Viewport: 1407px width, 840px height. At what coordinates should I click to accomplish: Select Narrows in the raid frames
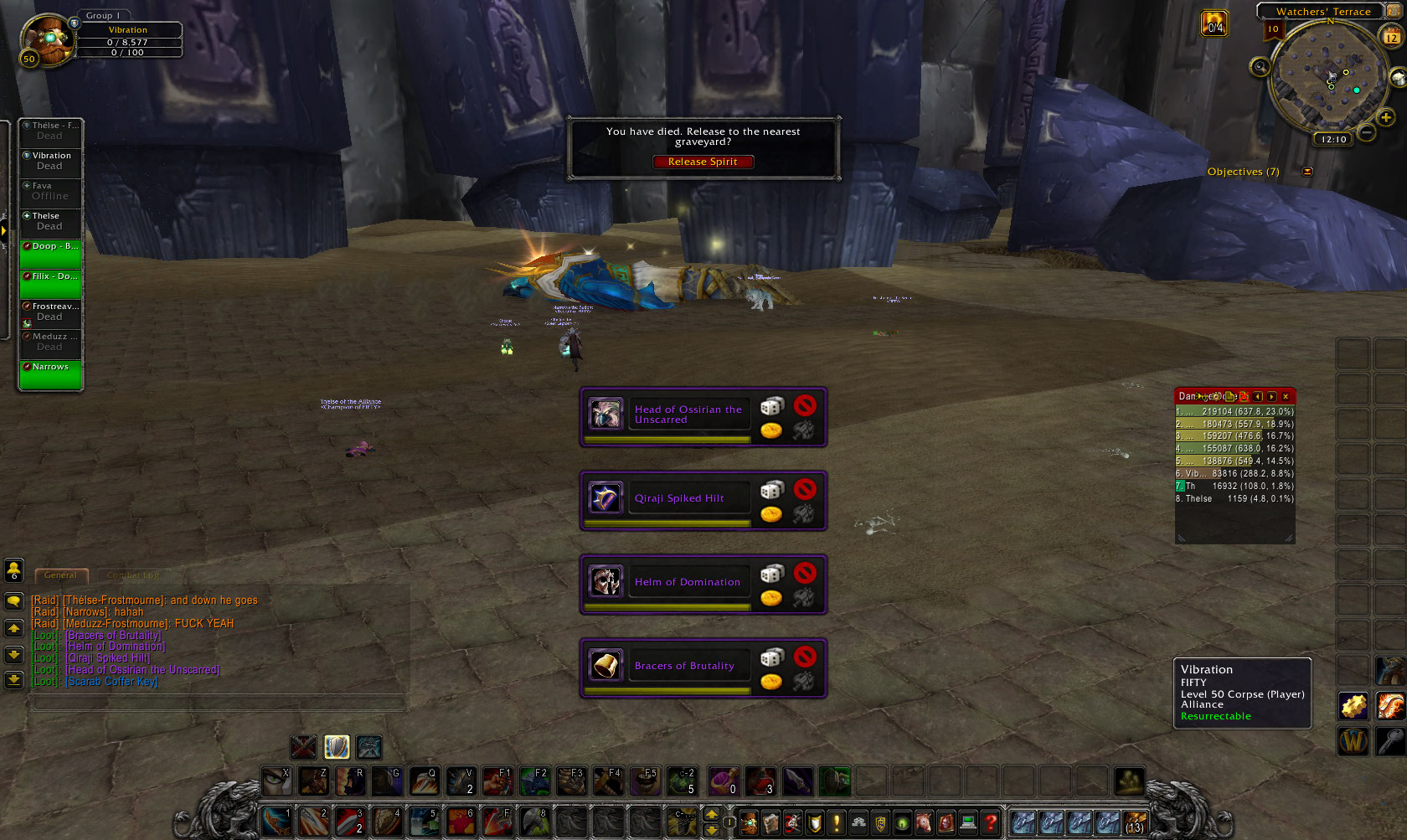point(51,375)
